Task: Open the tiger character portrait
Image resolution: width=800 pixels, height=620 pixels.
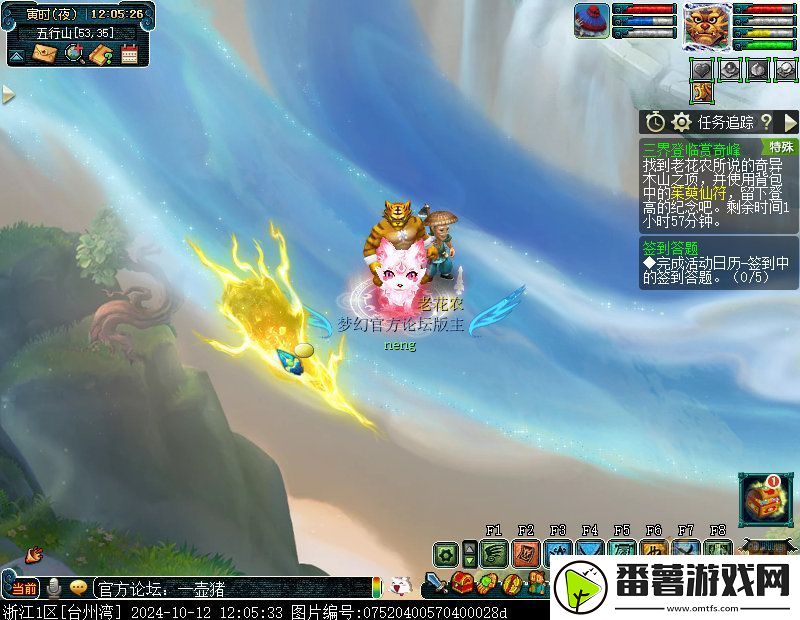Action: [x=708, y=25]
